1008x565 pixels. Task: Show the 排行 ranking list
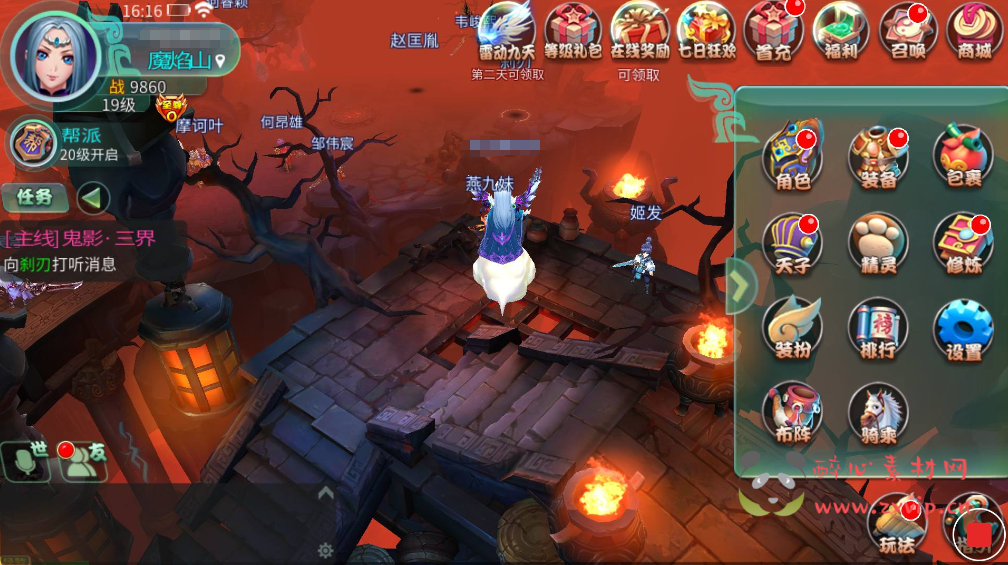click(x=877, y=329)
